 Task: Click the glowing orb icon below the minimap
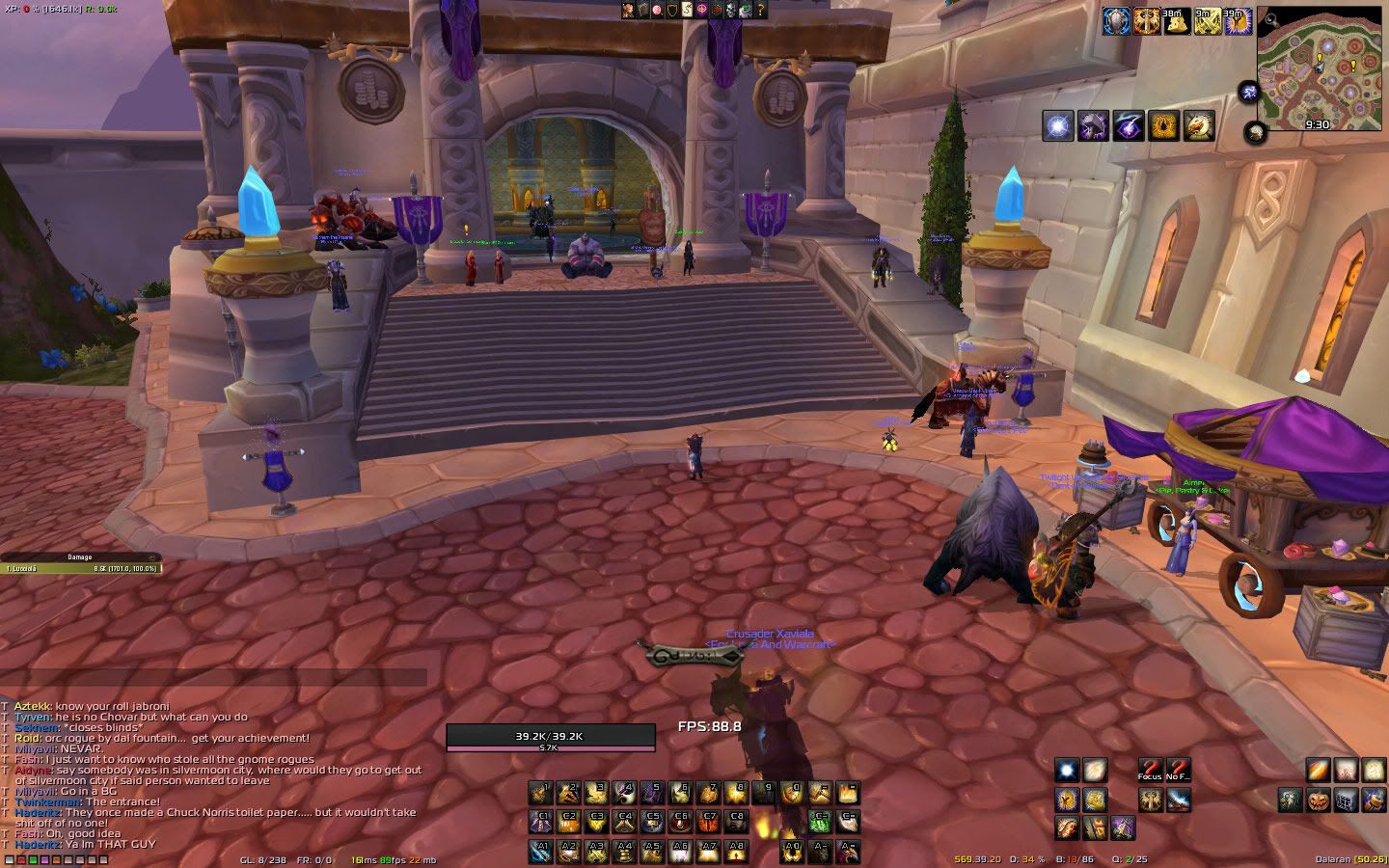pyautogui.click(x=1057, y=126)
